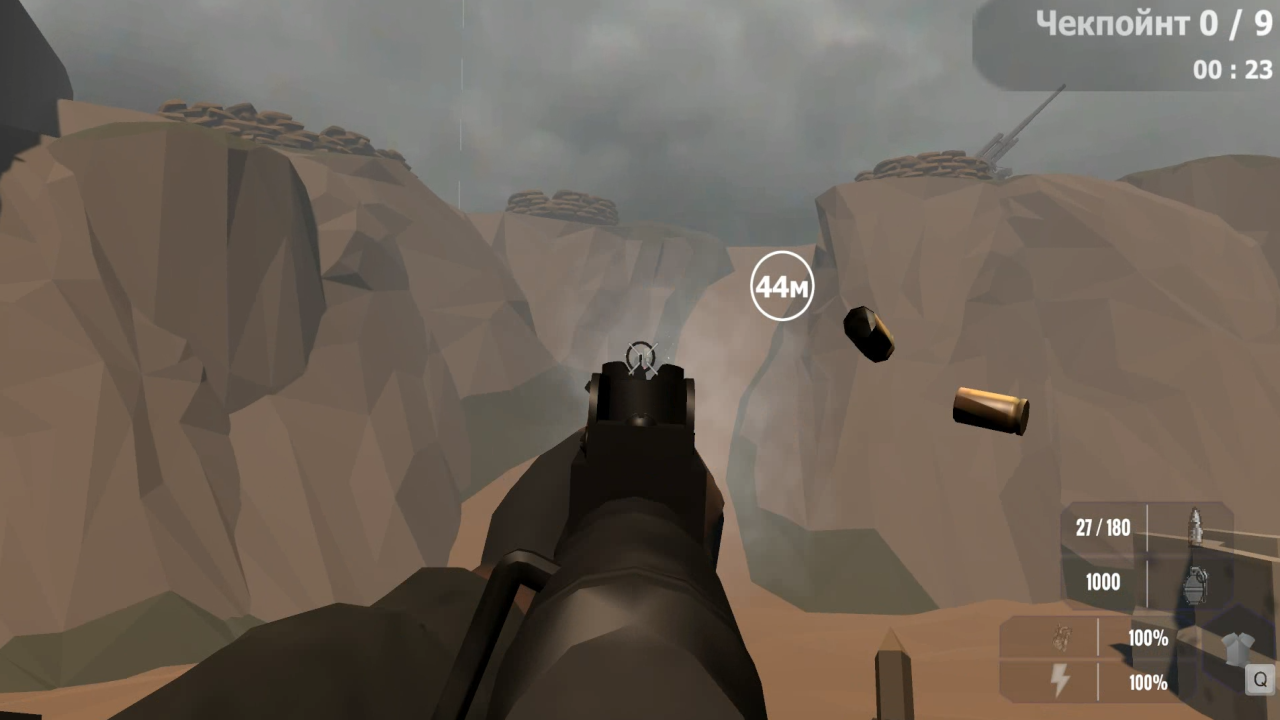Toggle the health 100% indicator

click(x=1146, y=639)
